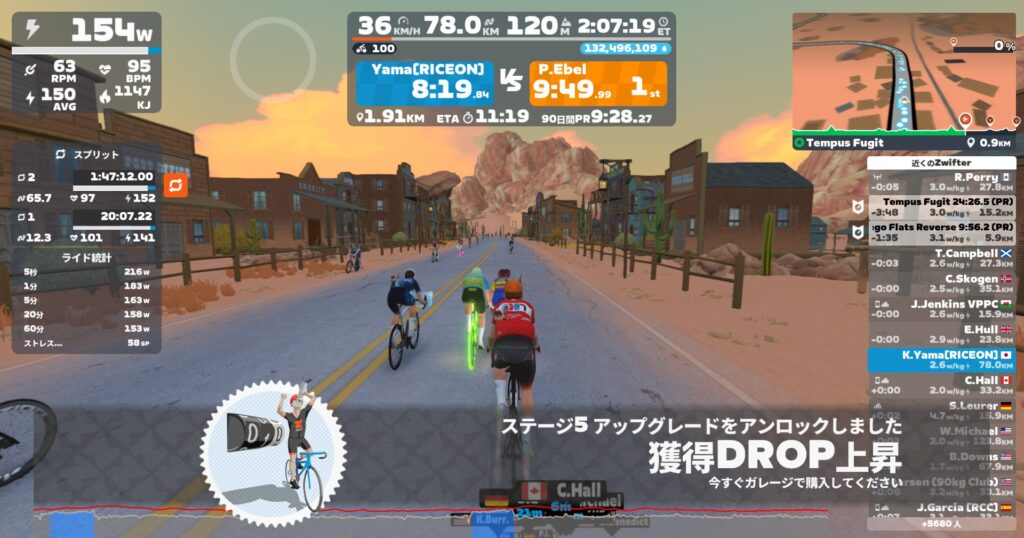Click the power-up ring
Image resolution: width=1024 pixels, height=538 pixels.
tap(273, 57)
